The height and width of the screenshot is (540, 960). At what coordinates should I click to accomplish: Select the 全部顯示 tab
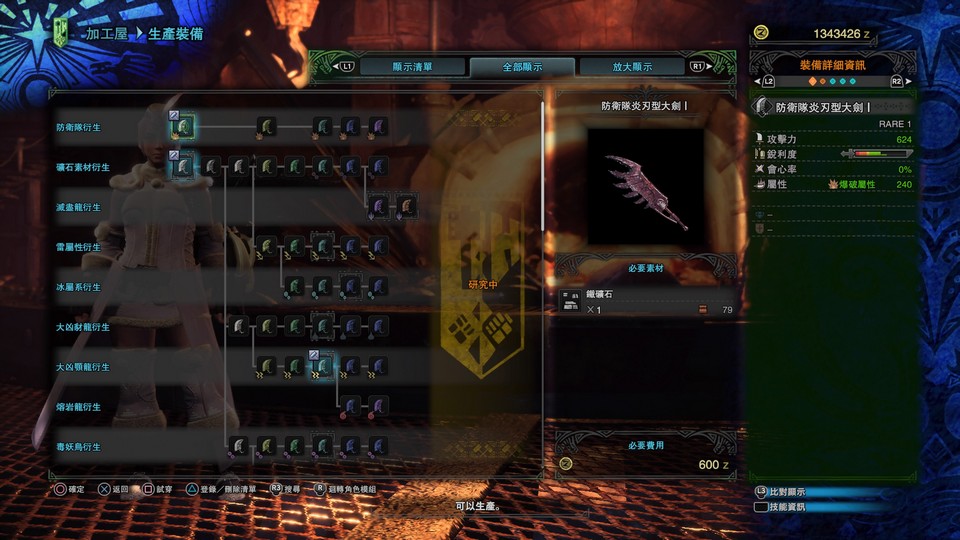point(522,67)
